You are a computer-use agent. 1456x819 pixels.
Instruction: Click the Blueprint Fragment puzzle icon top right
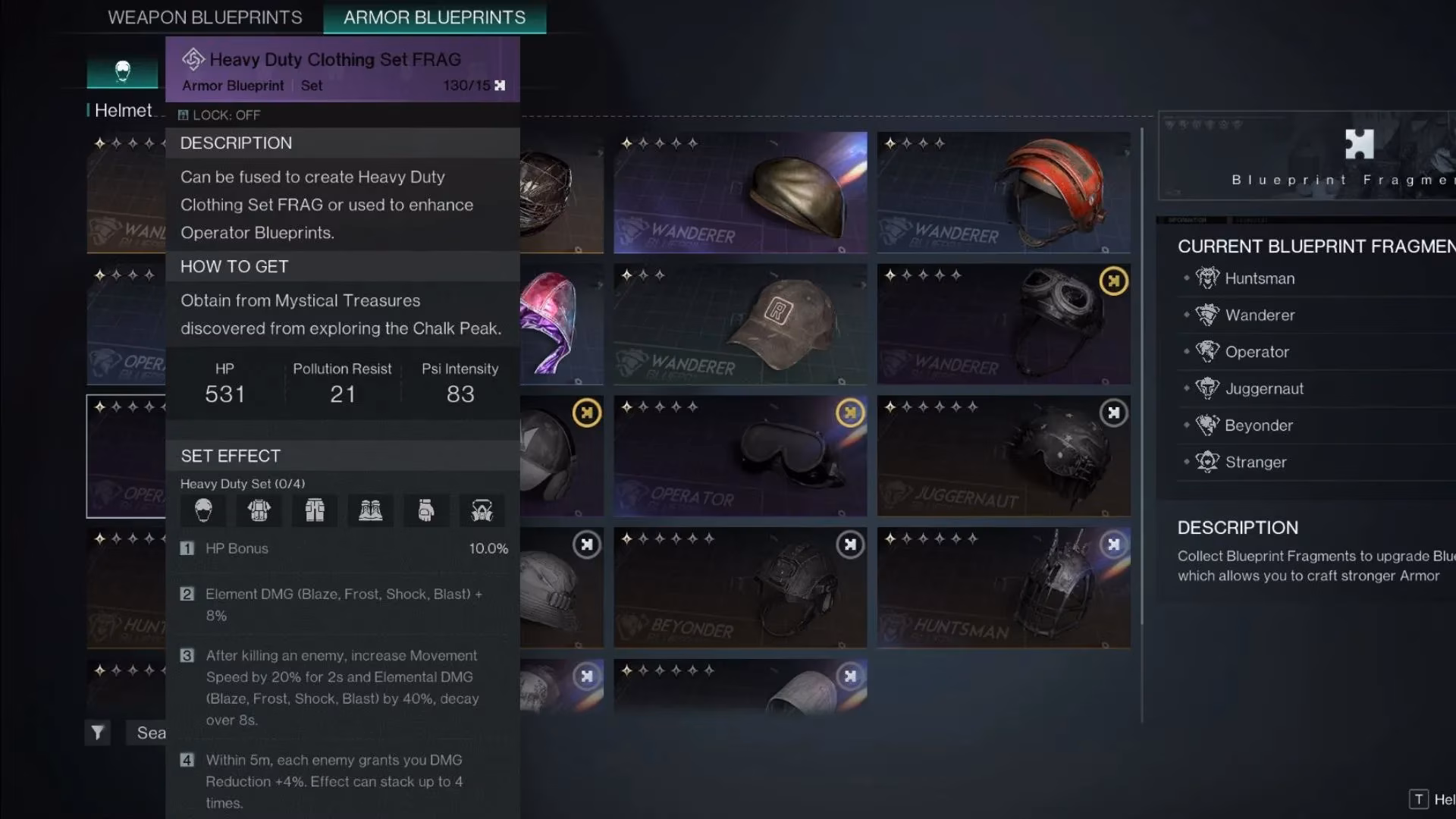tap(1359, 144)
